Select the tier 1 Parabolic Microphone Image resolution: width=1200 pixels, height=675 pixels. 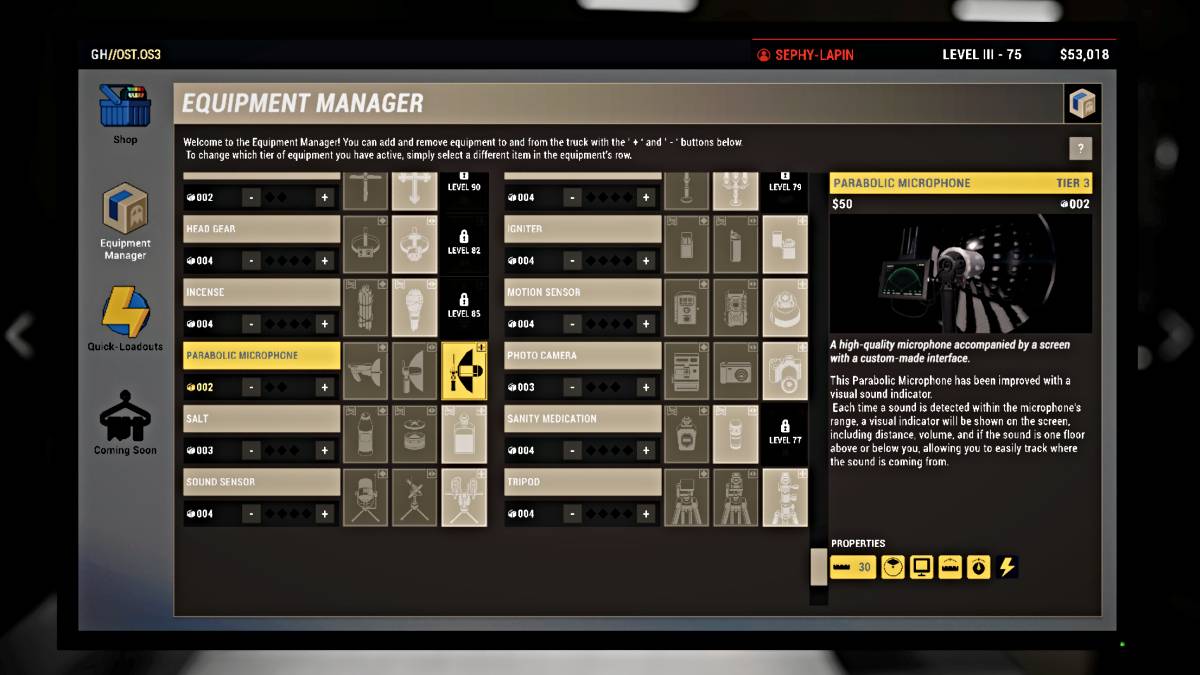click(366, 371)
